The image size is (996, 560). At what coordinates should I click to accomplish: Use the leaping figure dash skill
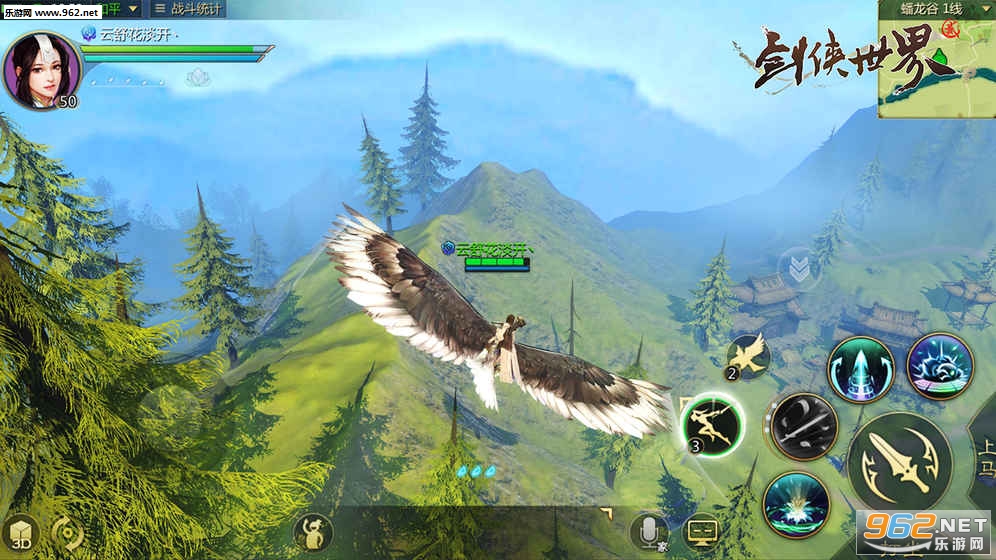pos(711,424)
